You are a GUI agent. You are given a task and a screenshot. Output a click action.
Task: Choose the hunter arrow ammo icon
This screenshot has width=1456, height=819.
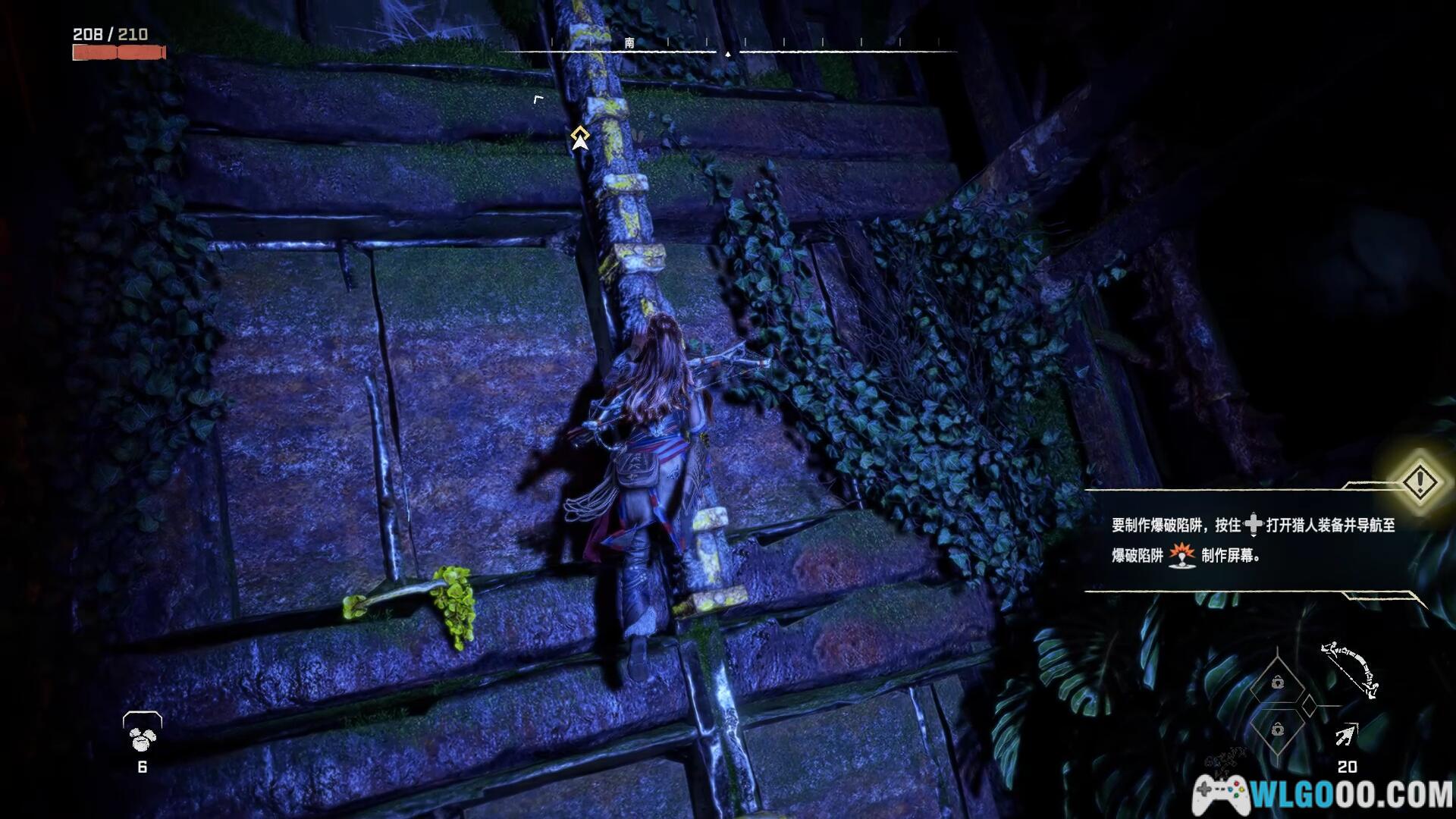1346,735
